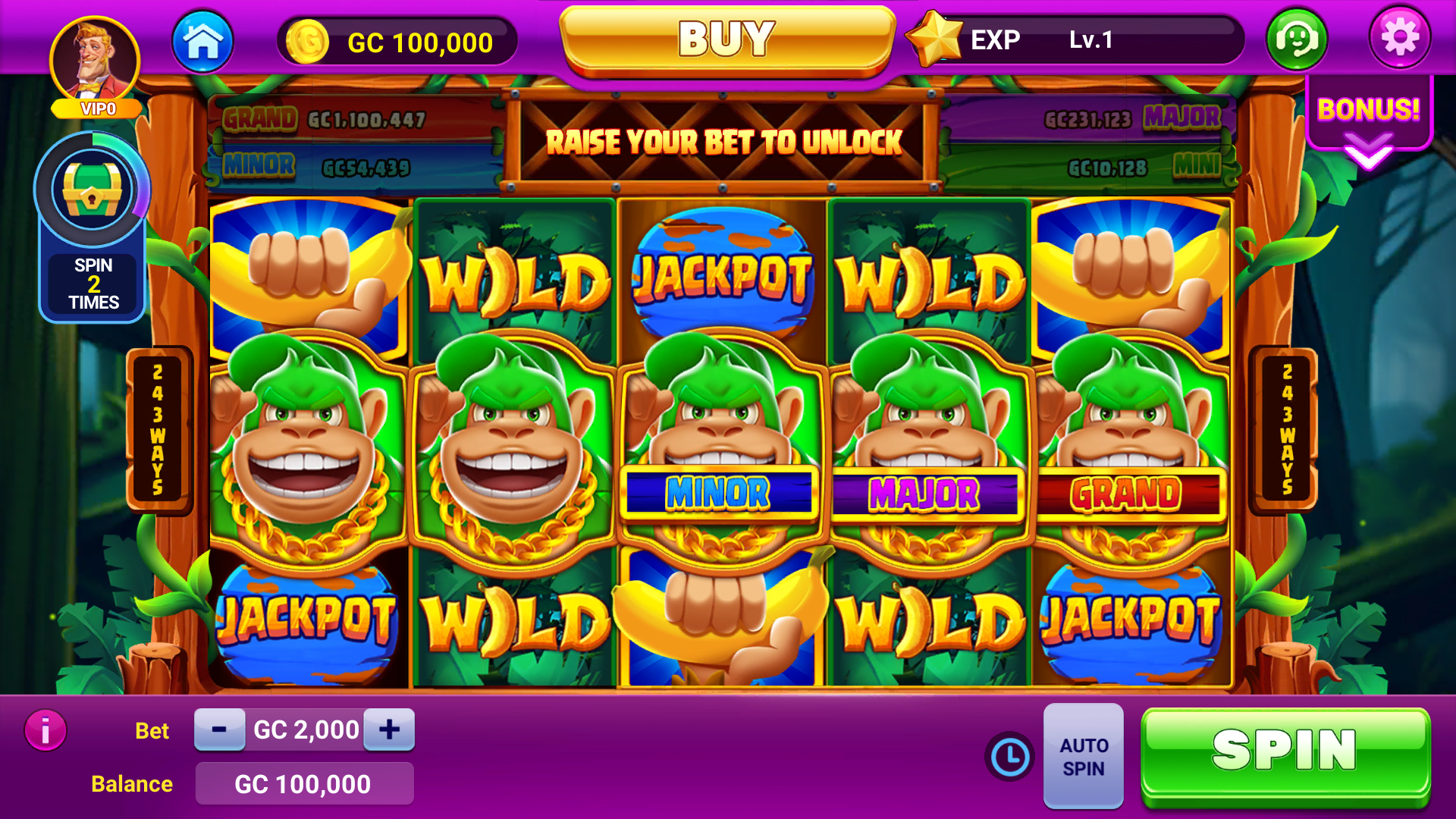Click the blue clock icon

[1009, 756]
